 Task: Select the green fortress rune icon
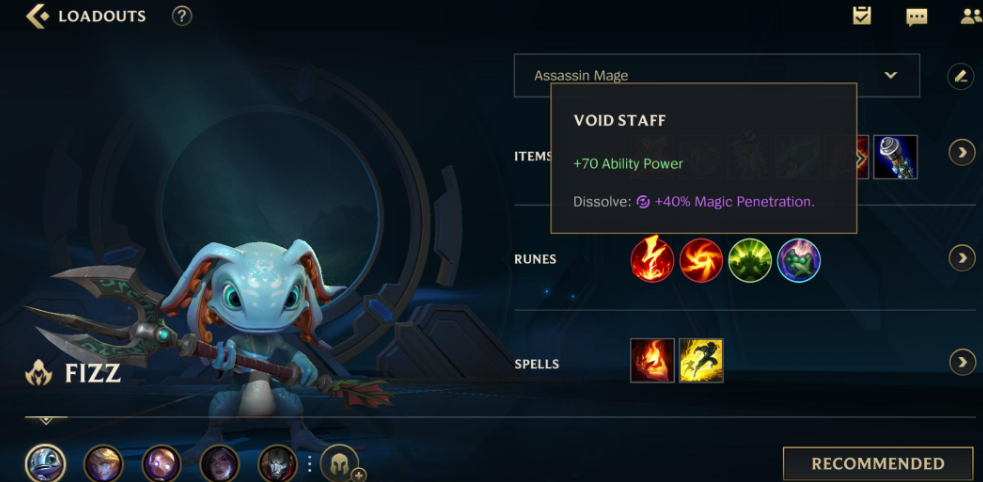click(x=749, y=260)
